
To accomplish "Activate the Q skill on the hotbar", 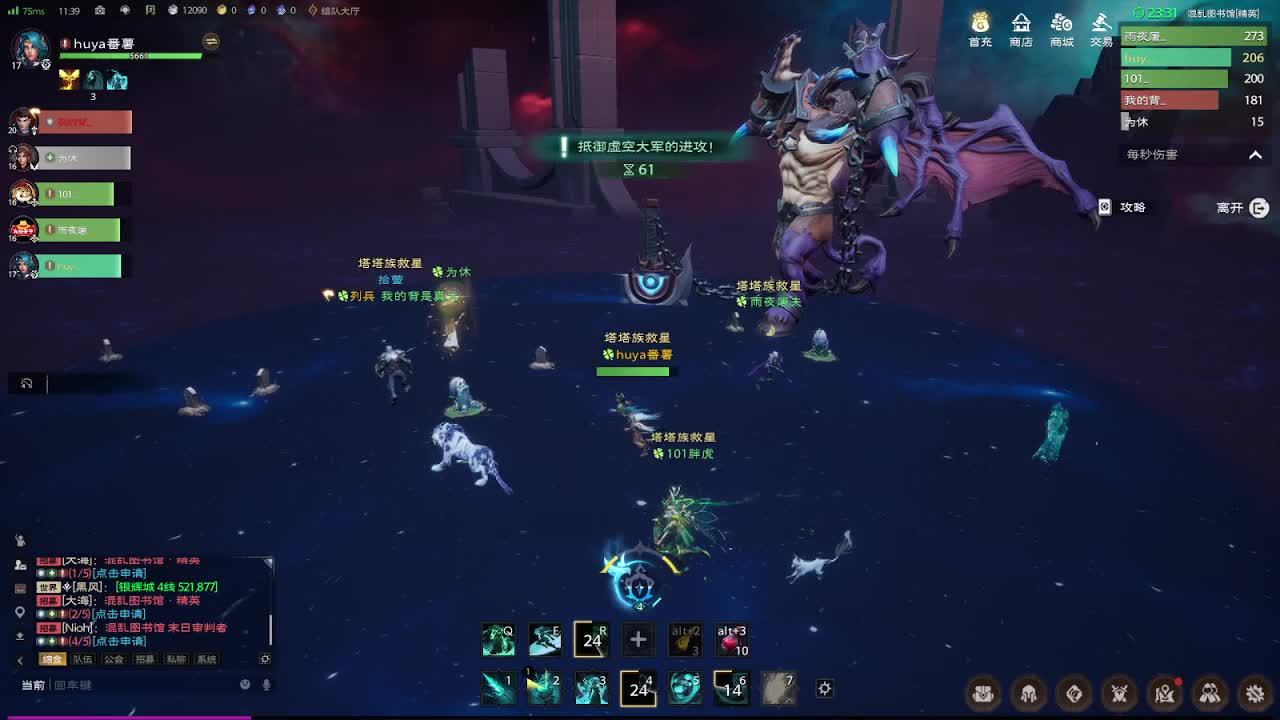I will point(498,640).
